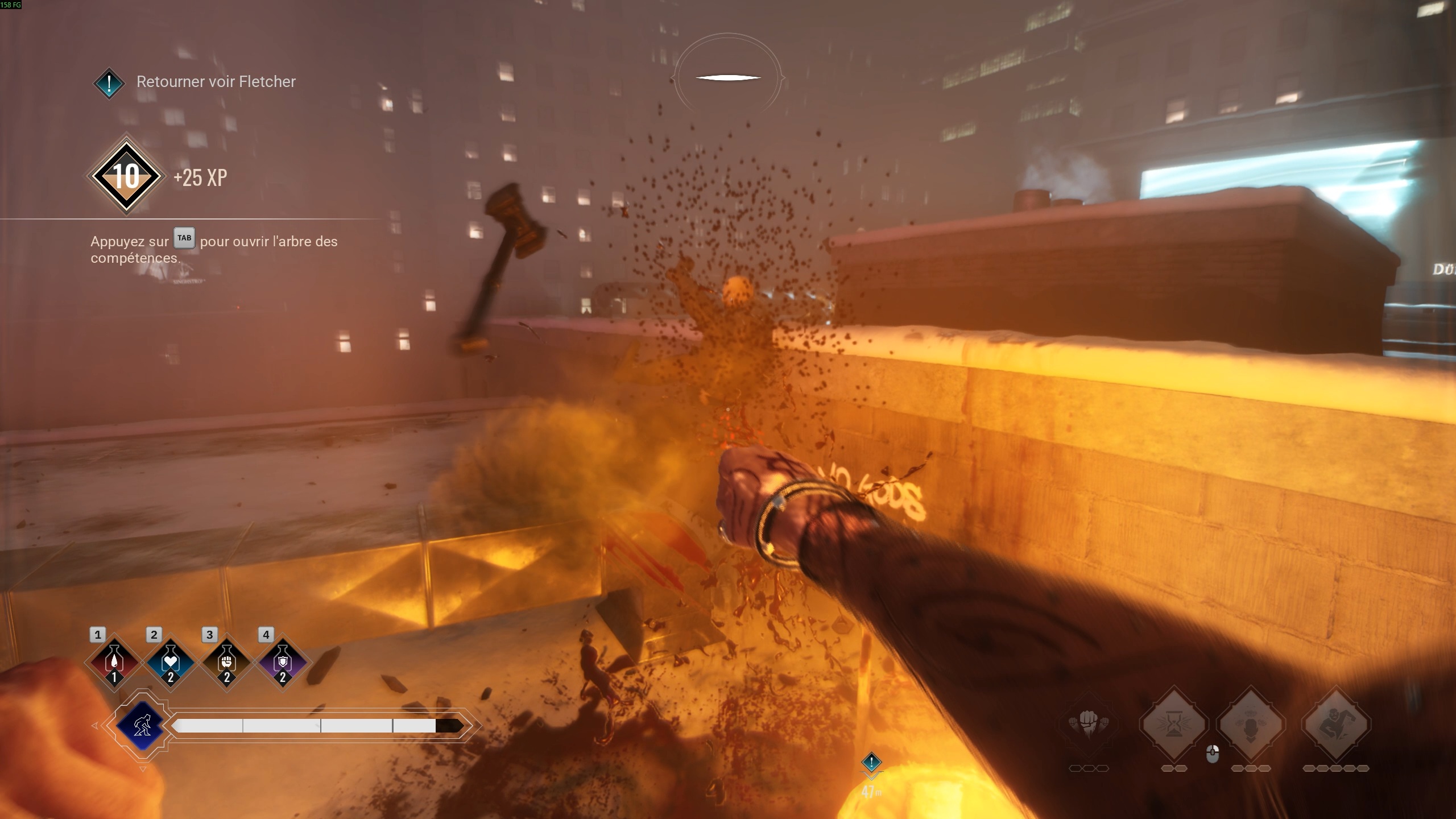Choose the purple shield elixir slot
This screenshot has width=1456, height=819.
click(283, 663)
